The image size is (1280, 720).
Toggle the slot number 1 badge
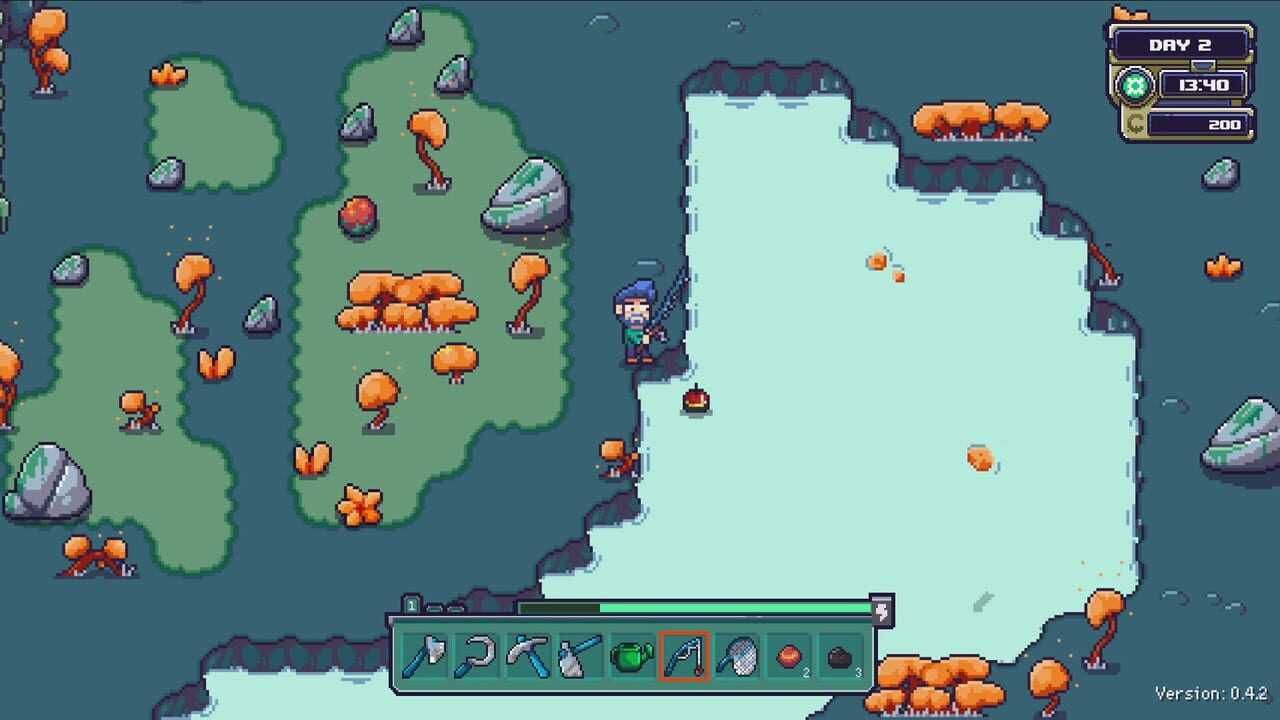tap(412, 606)
